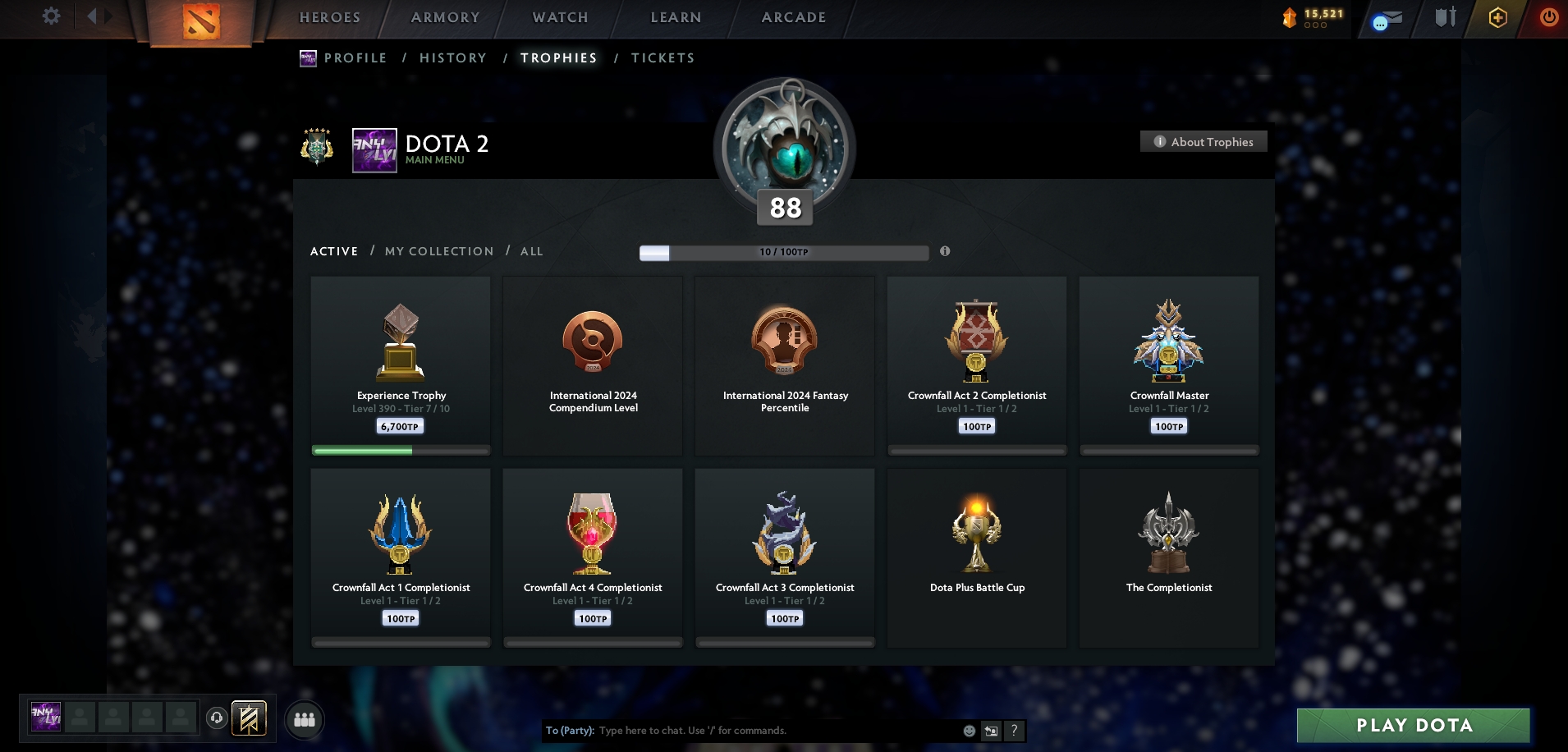
Task: Show the match History tab
Action: tap(453, 58)
